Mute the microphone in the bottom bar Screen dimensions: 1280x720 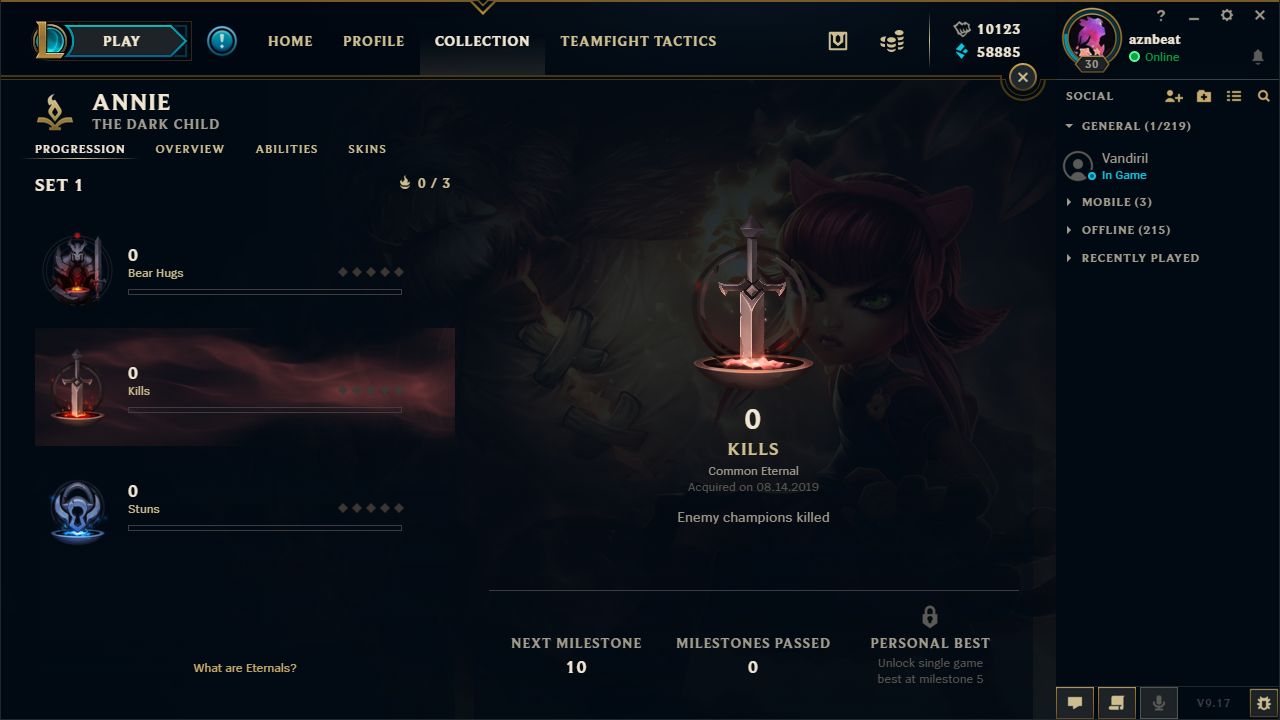coord(1159,701)
